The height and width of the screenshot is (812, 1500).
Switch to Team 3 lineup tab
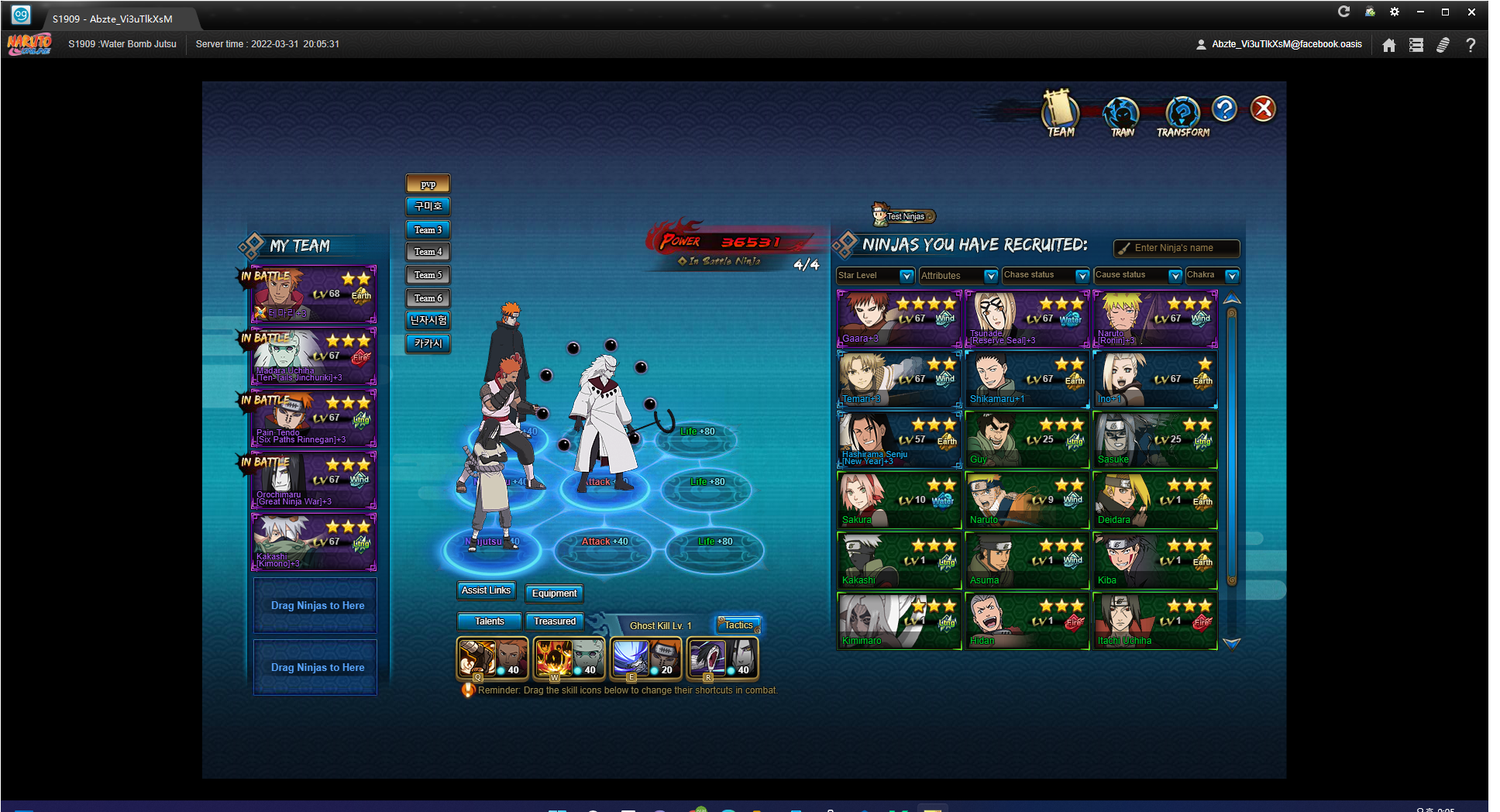(x=428, y=229)
